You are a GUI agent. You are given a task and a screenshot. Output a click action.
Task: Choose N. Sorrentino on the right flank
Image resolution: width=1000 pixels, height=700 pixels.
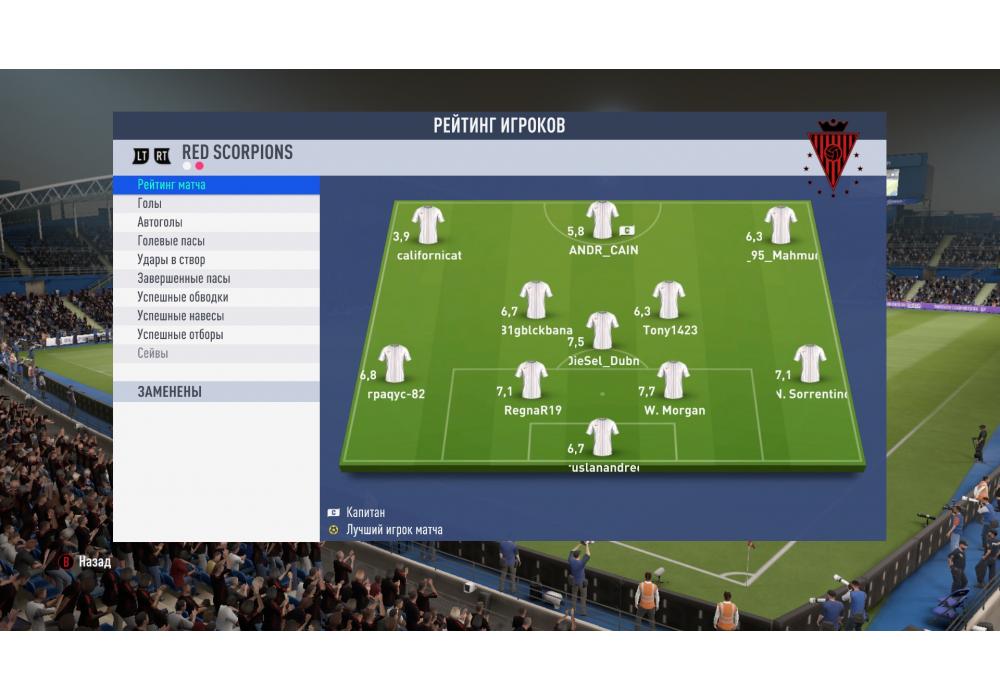[809, 365]
